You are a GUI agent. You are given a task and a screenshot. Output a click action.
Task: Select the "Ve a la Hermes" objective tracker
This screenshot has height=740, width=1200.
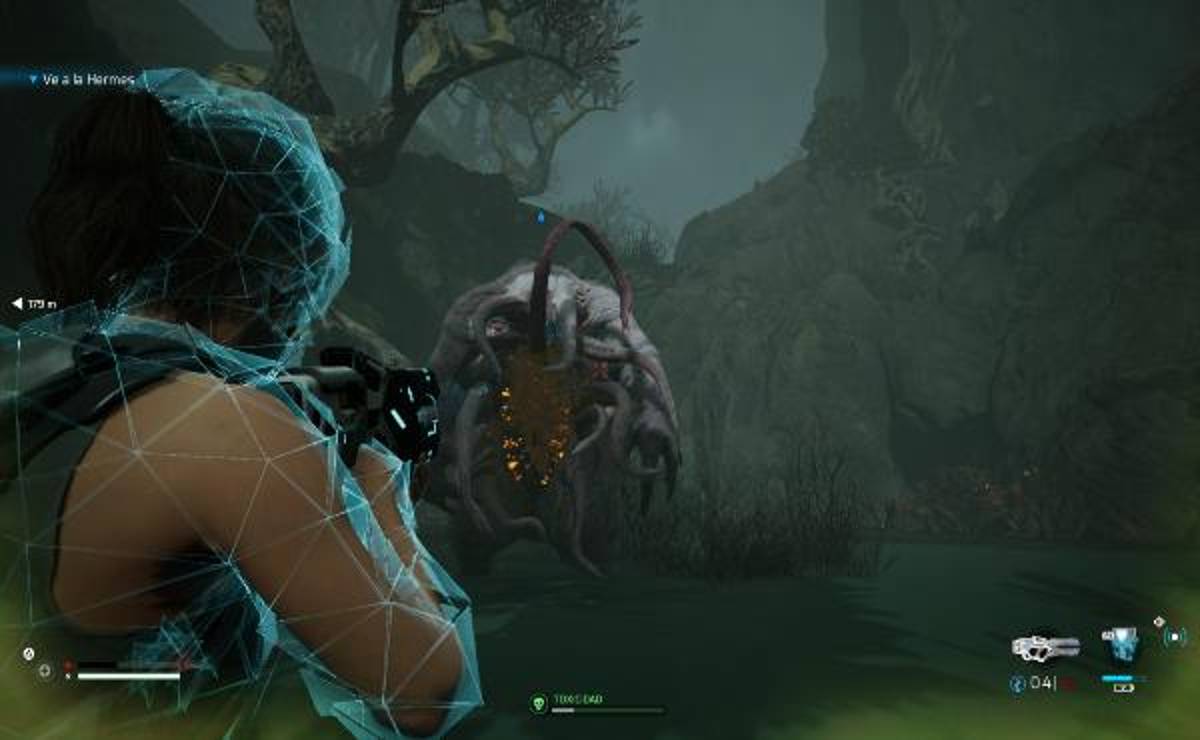pyautogui.click(x=87, y=78)
